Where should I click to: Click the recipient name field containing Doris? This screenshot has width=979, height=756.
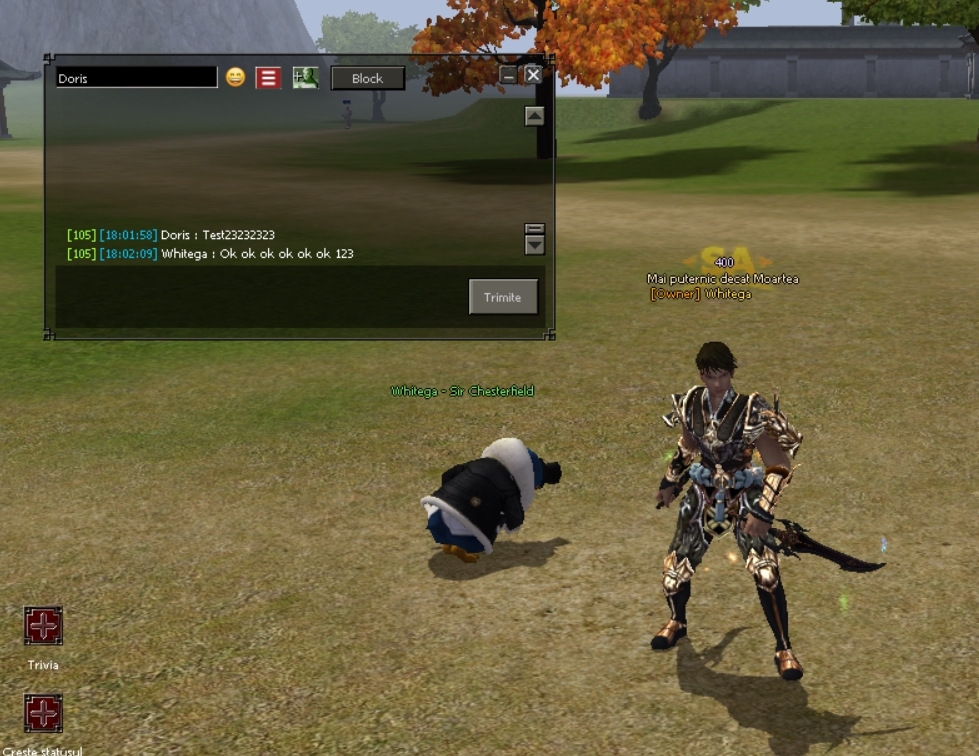click(x=136, y=78)
